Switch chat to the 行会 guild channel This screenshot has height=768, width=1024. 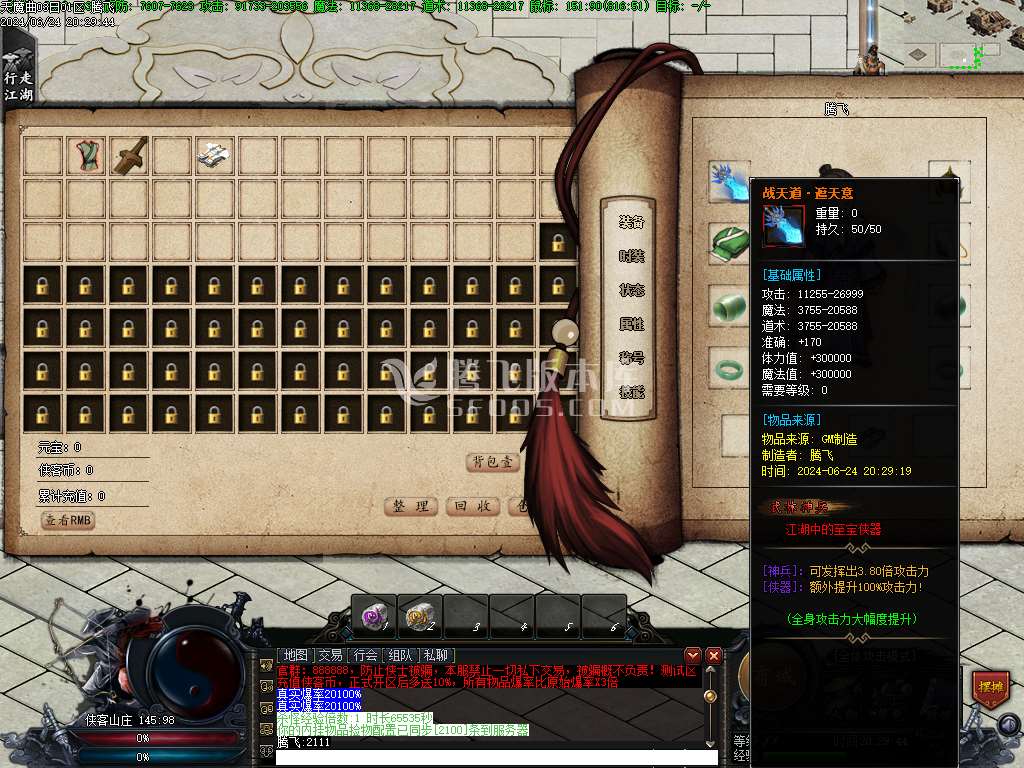tap(365, 655)
